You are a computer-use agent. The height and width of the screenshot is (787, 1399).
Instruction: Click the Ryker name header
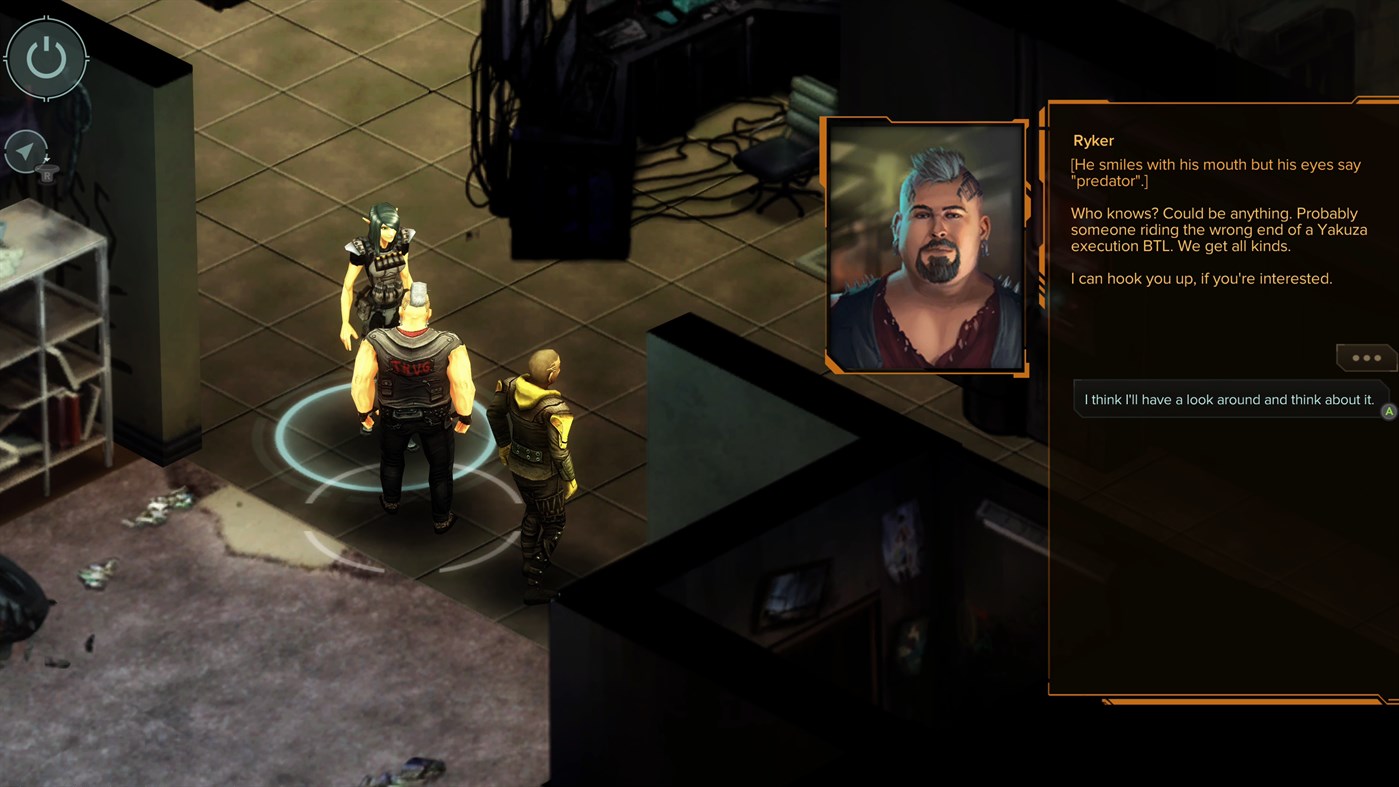pyautogui.click(x=1092, y=140)
